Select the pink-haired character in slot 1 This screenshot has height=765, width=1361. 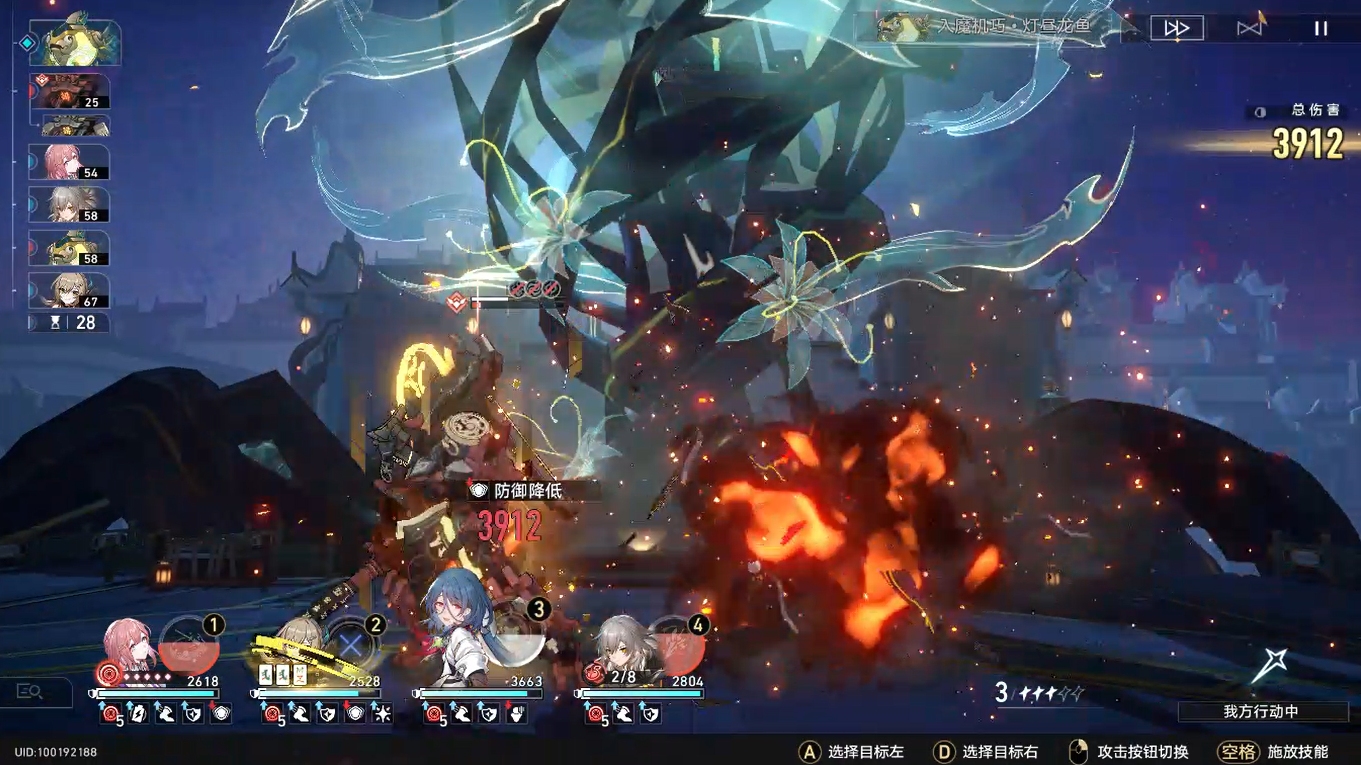(128, 649)
